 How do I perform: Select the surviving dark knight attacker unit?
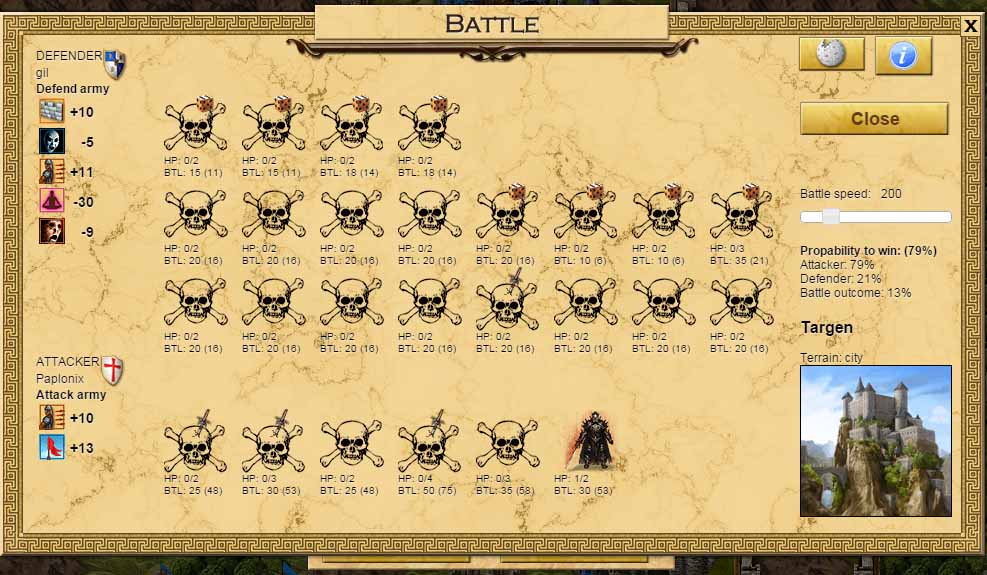[x=587, y=442]
